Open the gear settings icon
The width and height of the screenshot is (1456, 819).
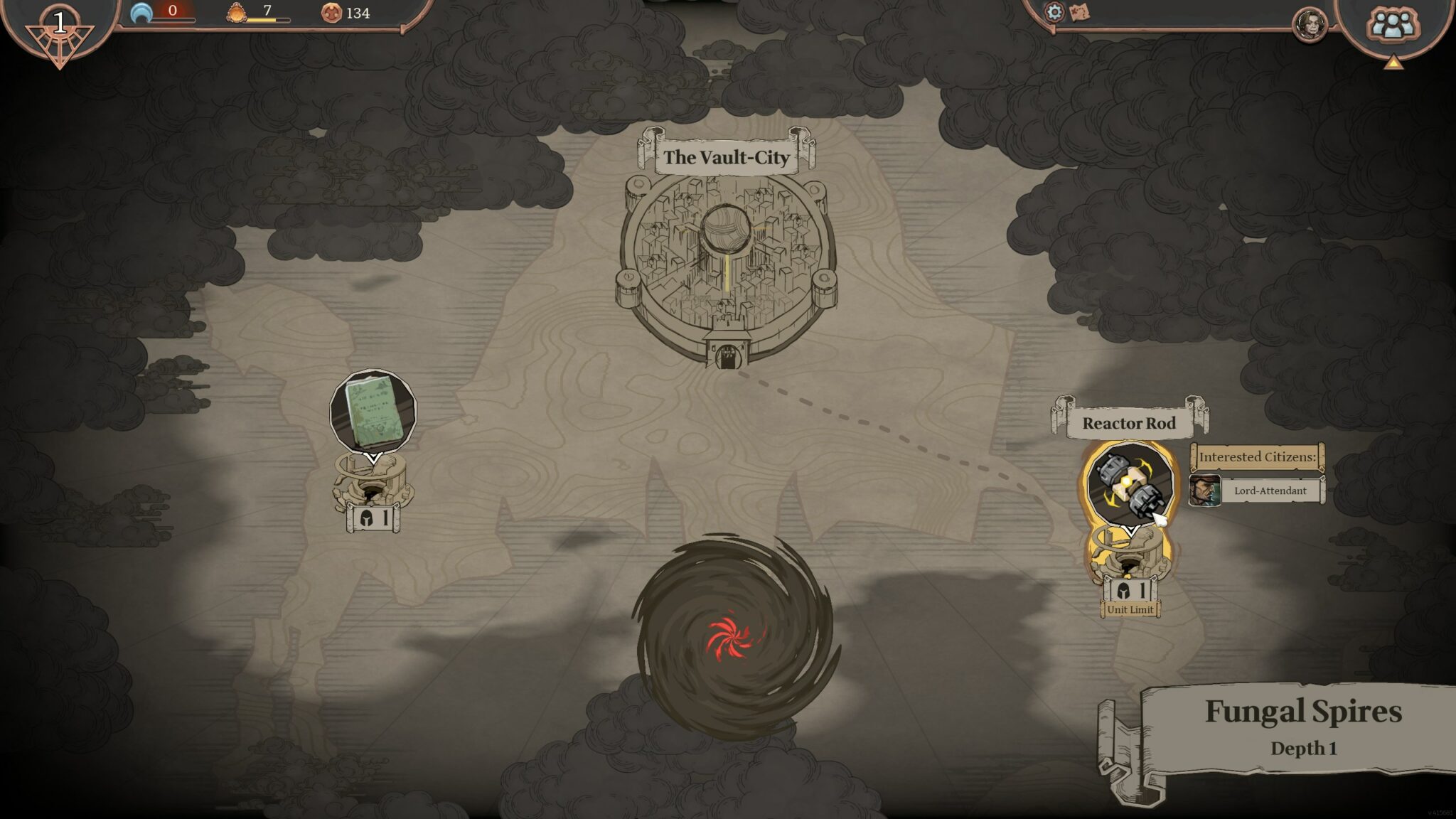[1054, 12]
